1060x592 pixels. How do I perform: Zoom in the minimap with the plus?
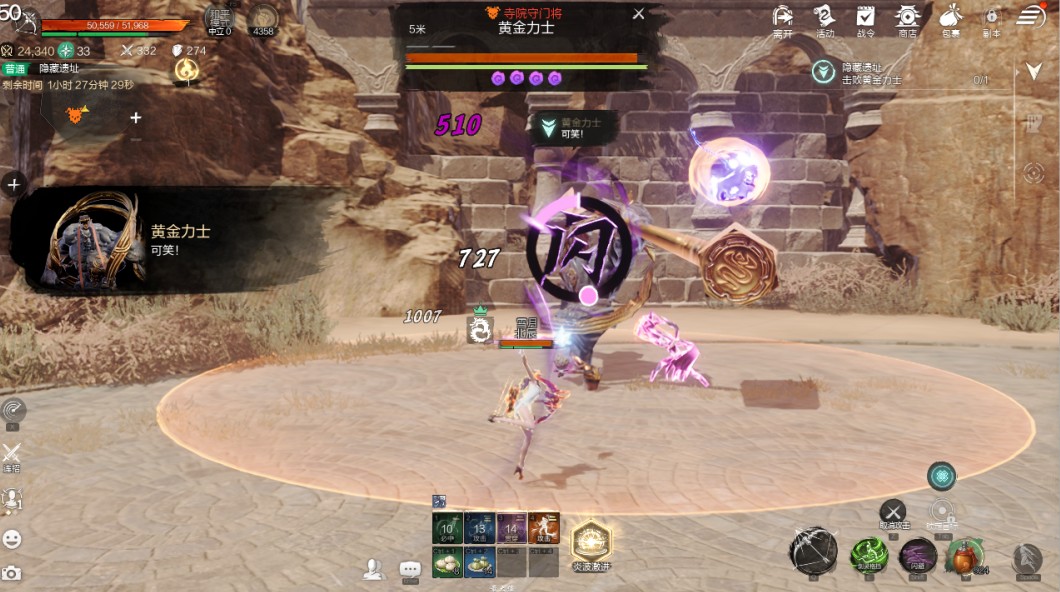pos(136,117)
